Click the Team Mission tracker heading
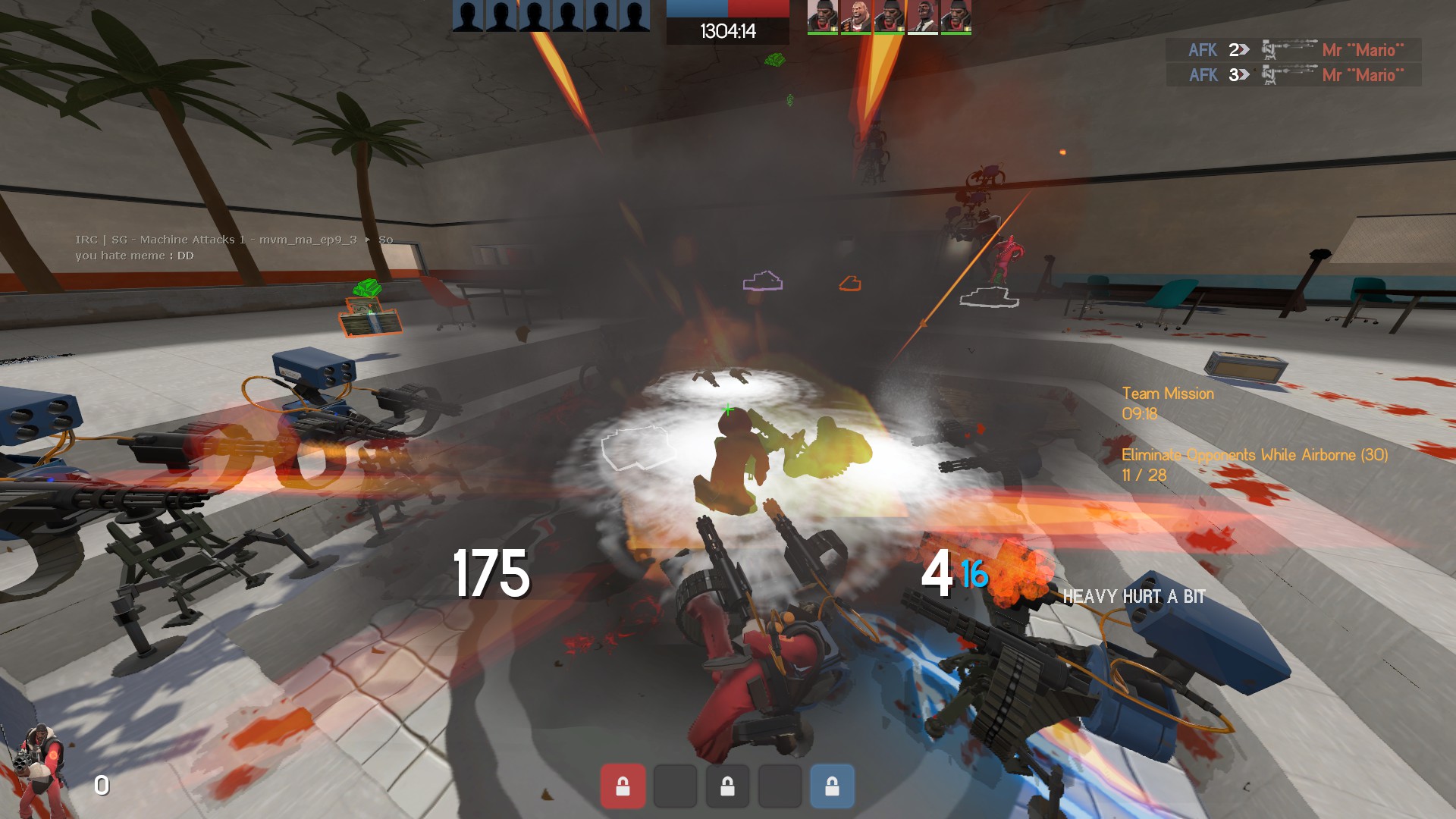The image size is (1456, 819). click(1167, 394)
